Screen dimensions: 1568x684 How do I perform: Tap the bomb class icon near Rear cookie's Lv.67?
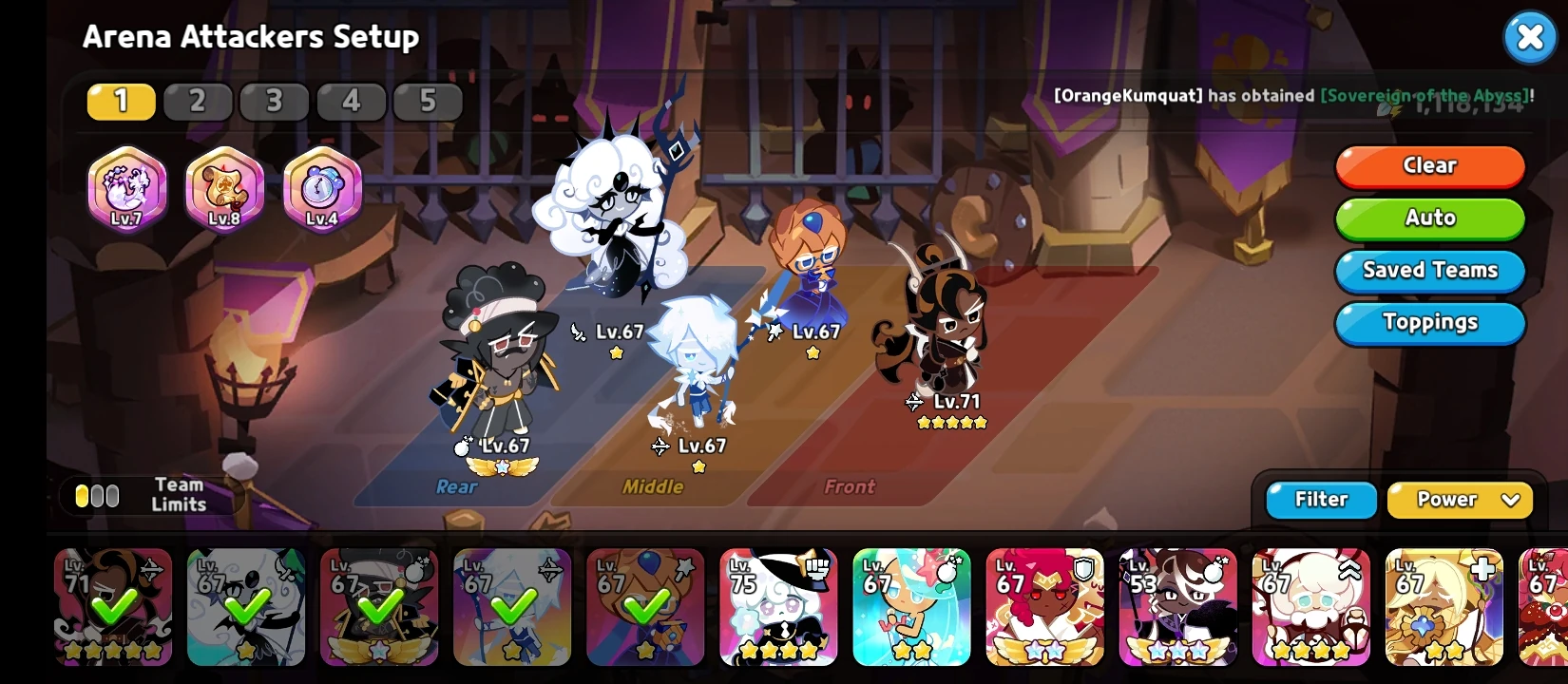(x=463, y=446)
